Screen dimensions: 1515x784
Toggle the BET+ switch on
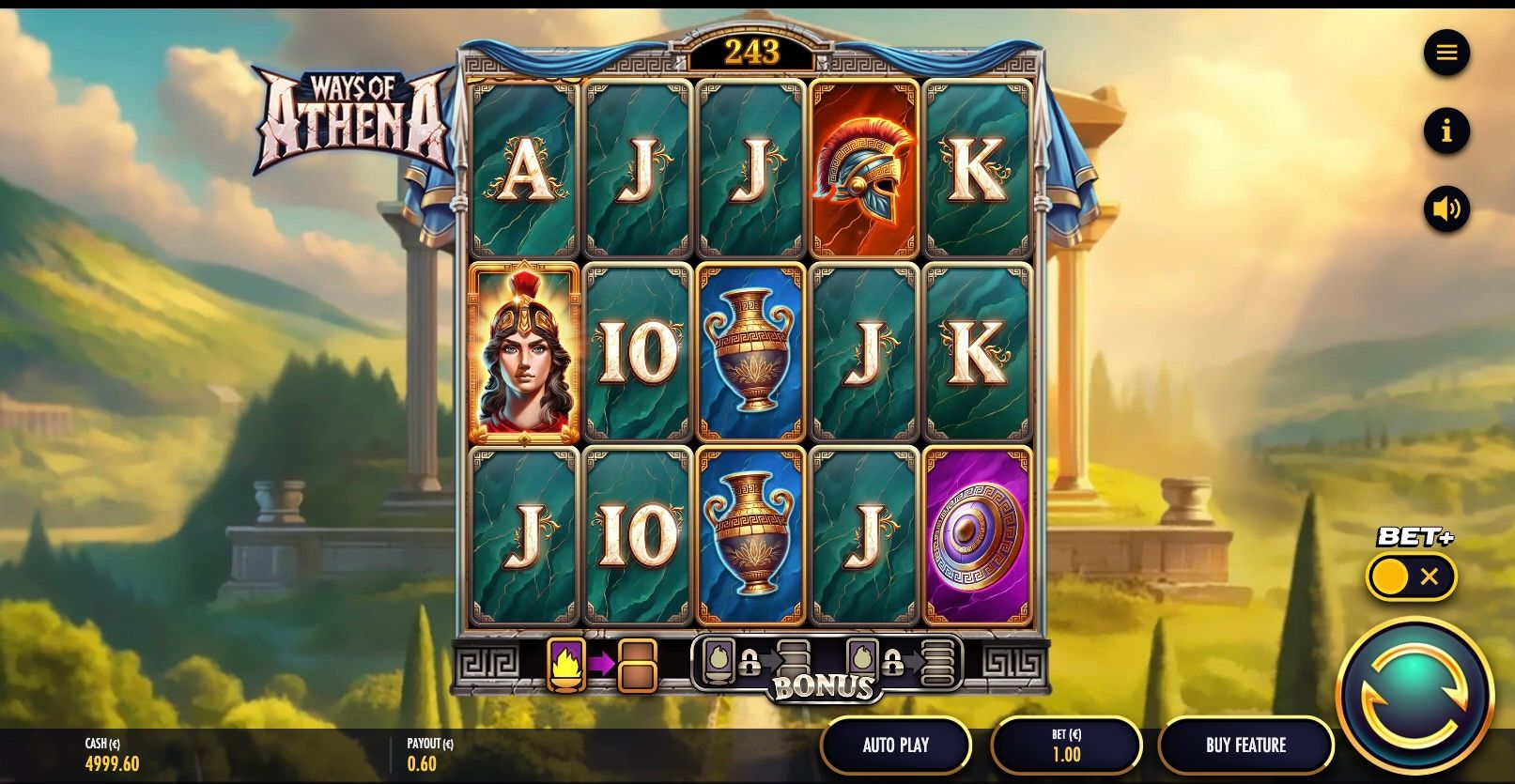(1392, 576)
